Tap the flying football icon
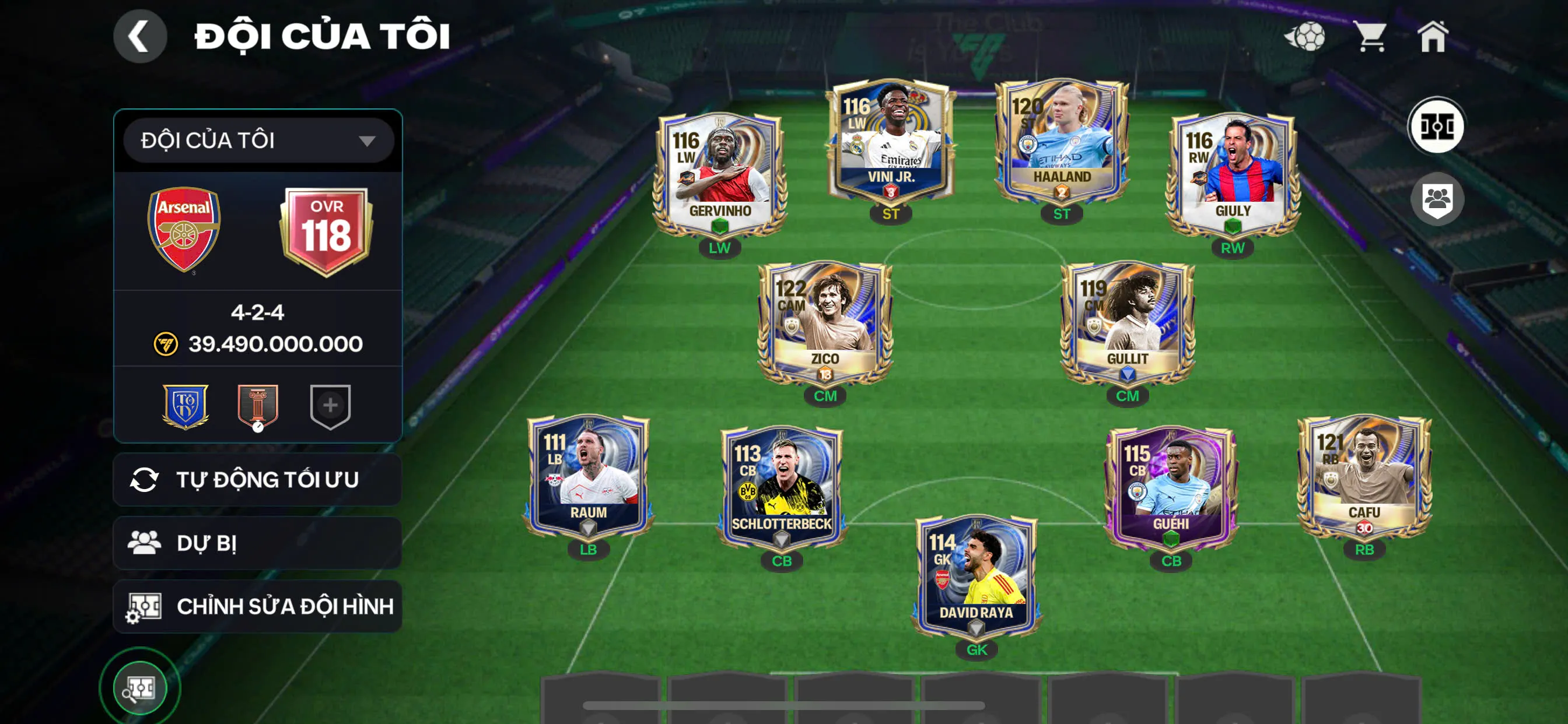Screen dimensions: 1568x724 pyautogui.click(x=1304, y=37)
